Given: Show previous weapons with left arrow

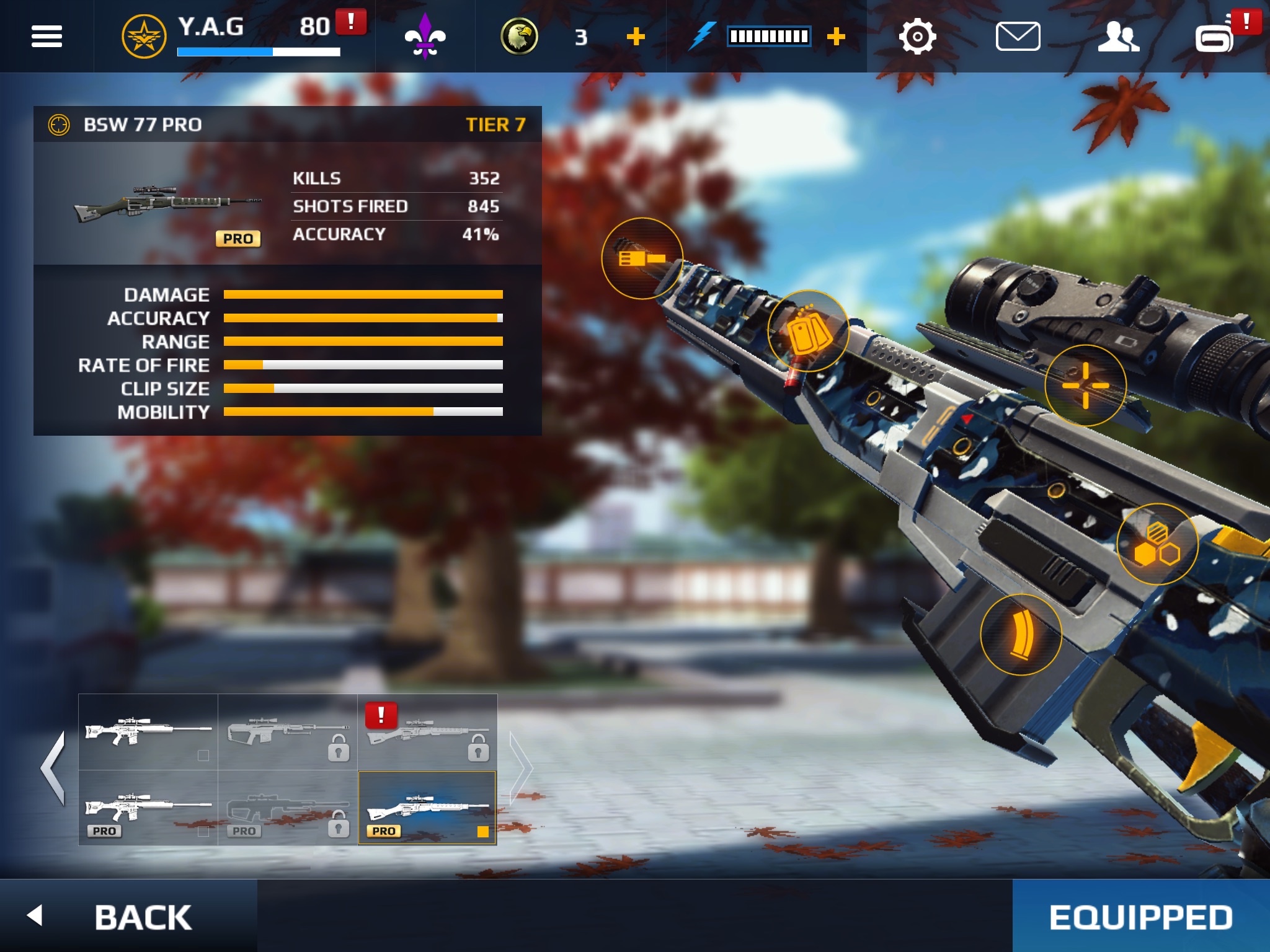Looking at the screenshot, I should point(53,769).
